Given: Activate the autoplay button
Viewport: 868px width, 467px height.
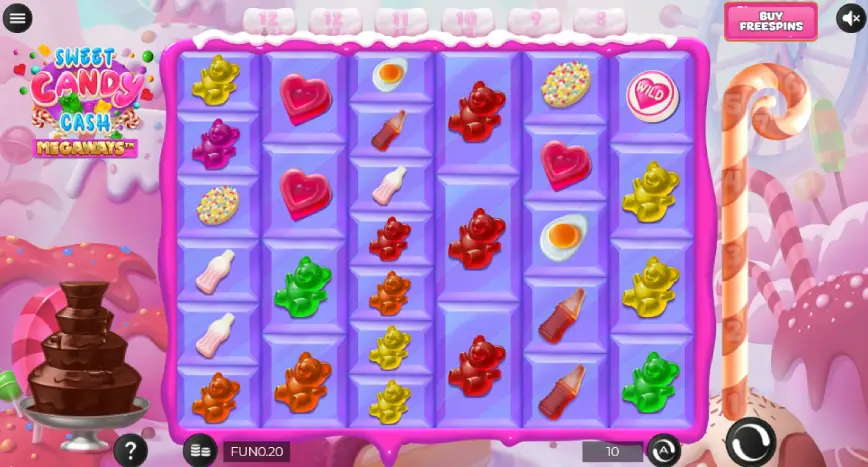Looking at the screenshot, I should 662,450.
